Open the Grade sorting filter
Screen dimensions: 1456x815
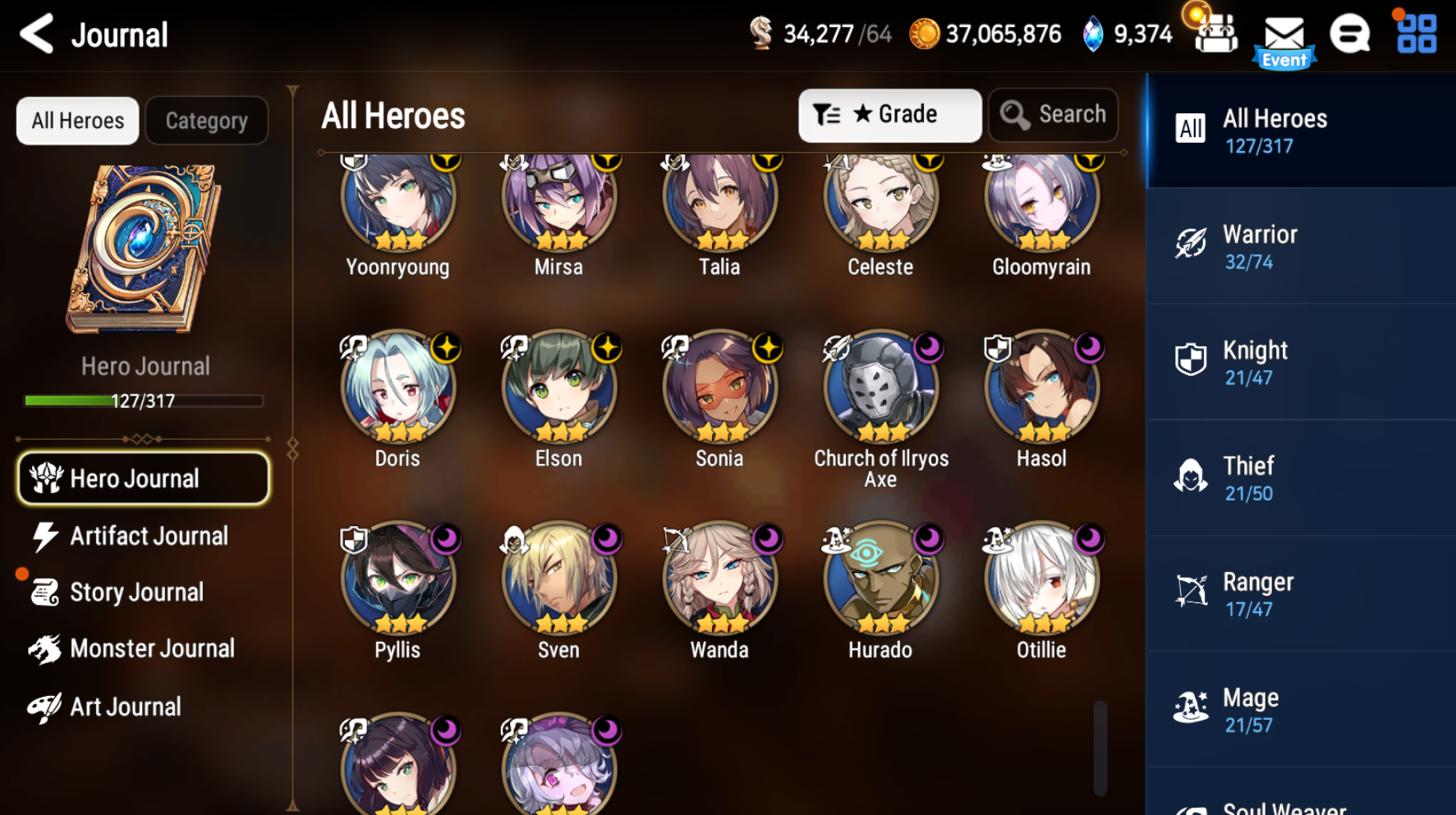[889, 114]
